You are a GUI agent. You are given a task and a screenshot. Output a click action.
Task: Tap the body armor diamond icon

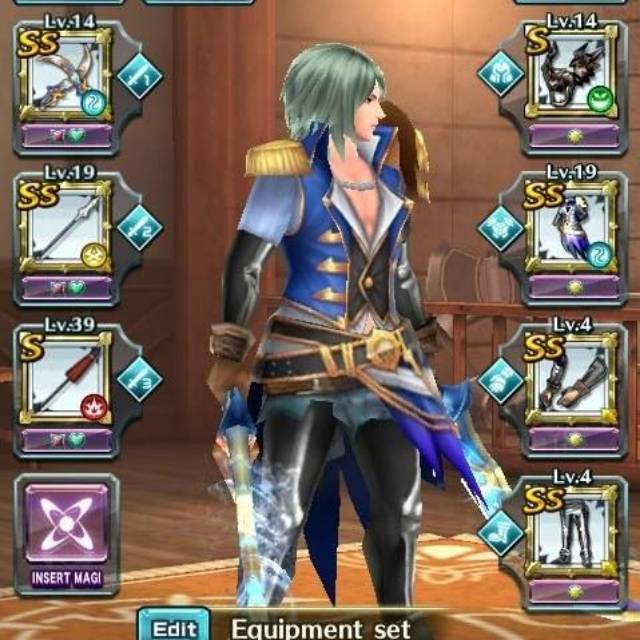point(499,227)
